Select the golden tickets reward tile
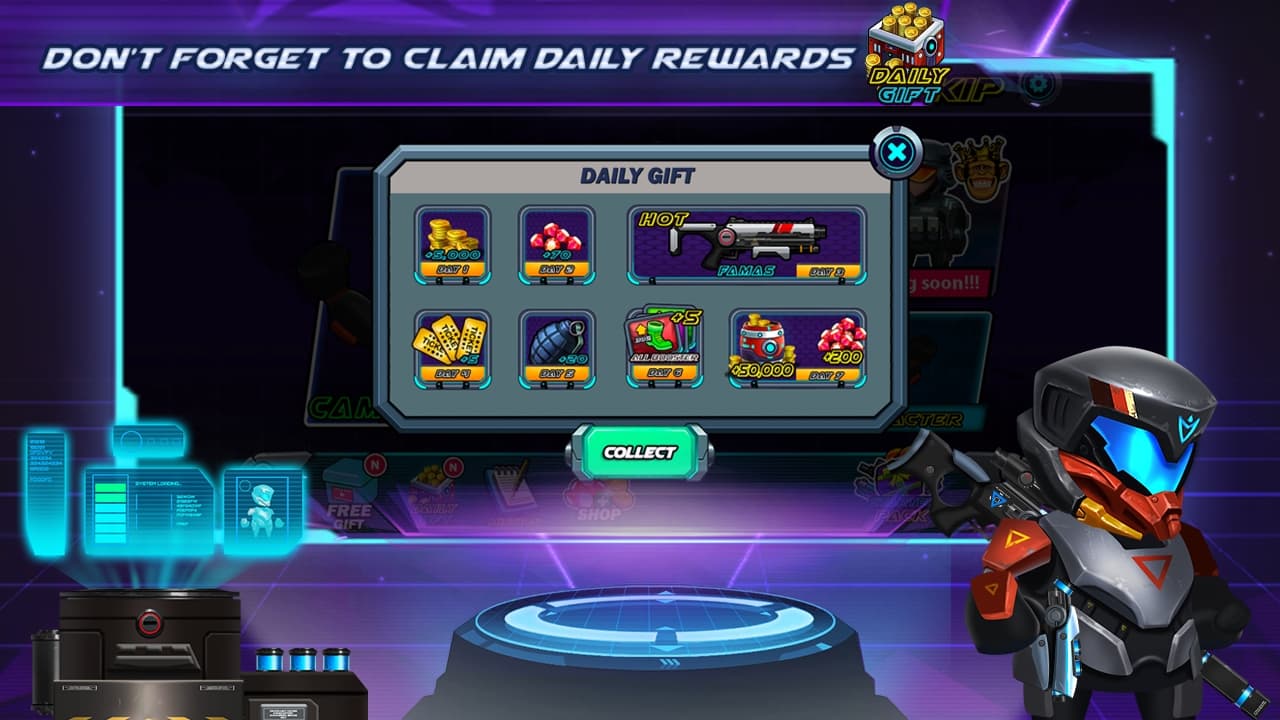 click(452, 347)
